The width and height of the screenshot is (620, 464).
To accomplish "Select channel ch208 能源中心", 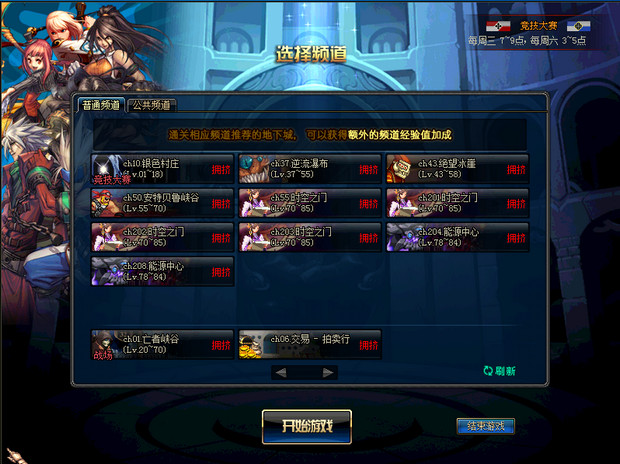I will coord(163,271).
